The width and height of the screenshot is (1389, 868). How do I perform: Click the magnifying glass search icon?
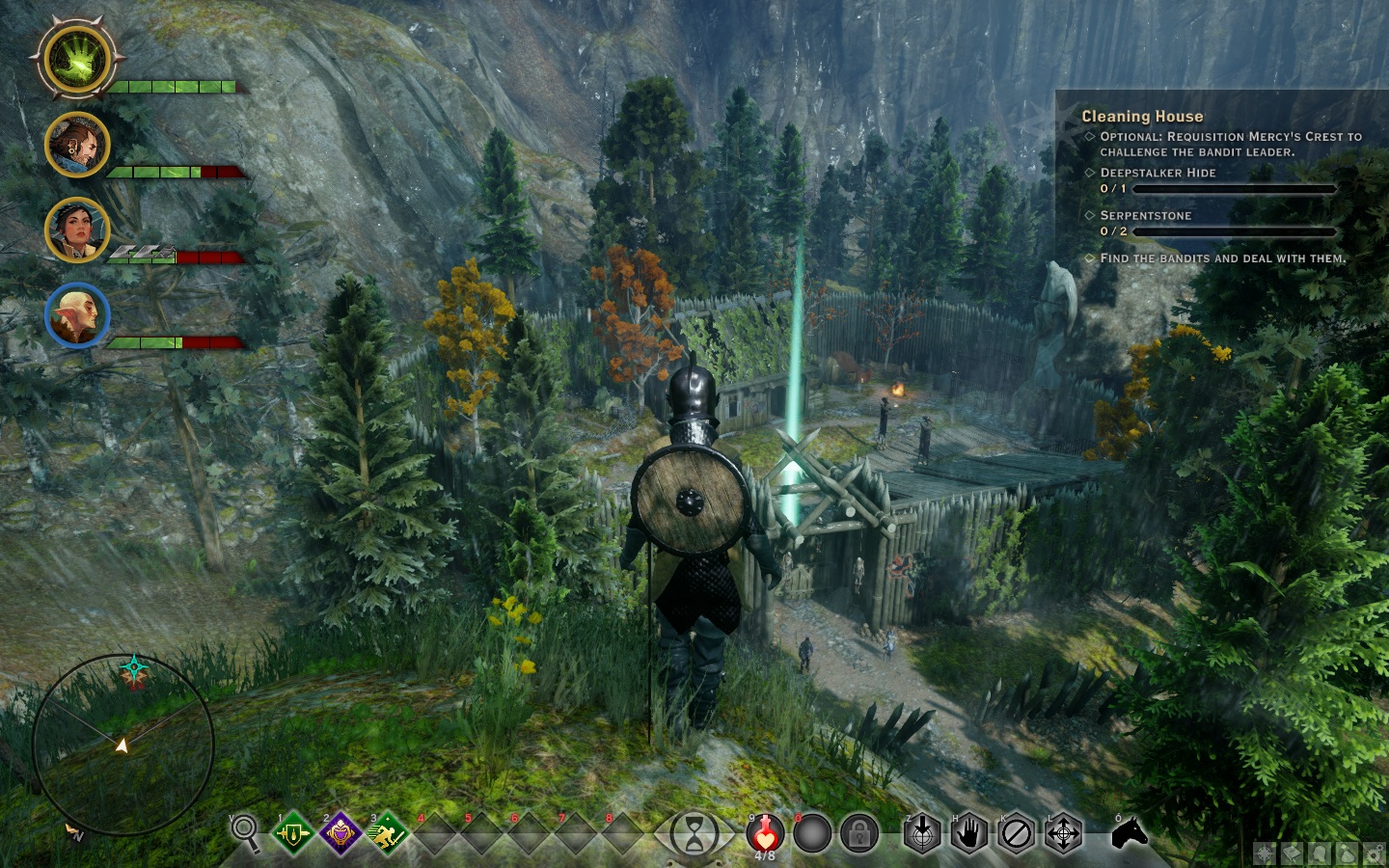(x=245, y=831)
